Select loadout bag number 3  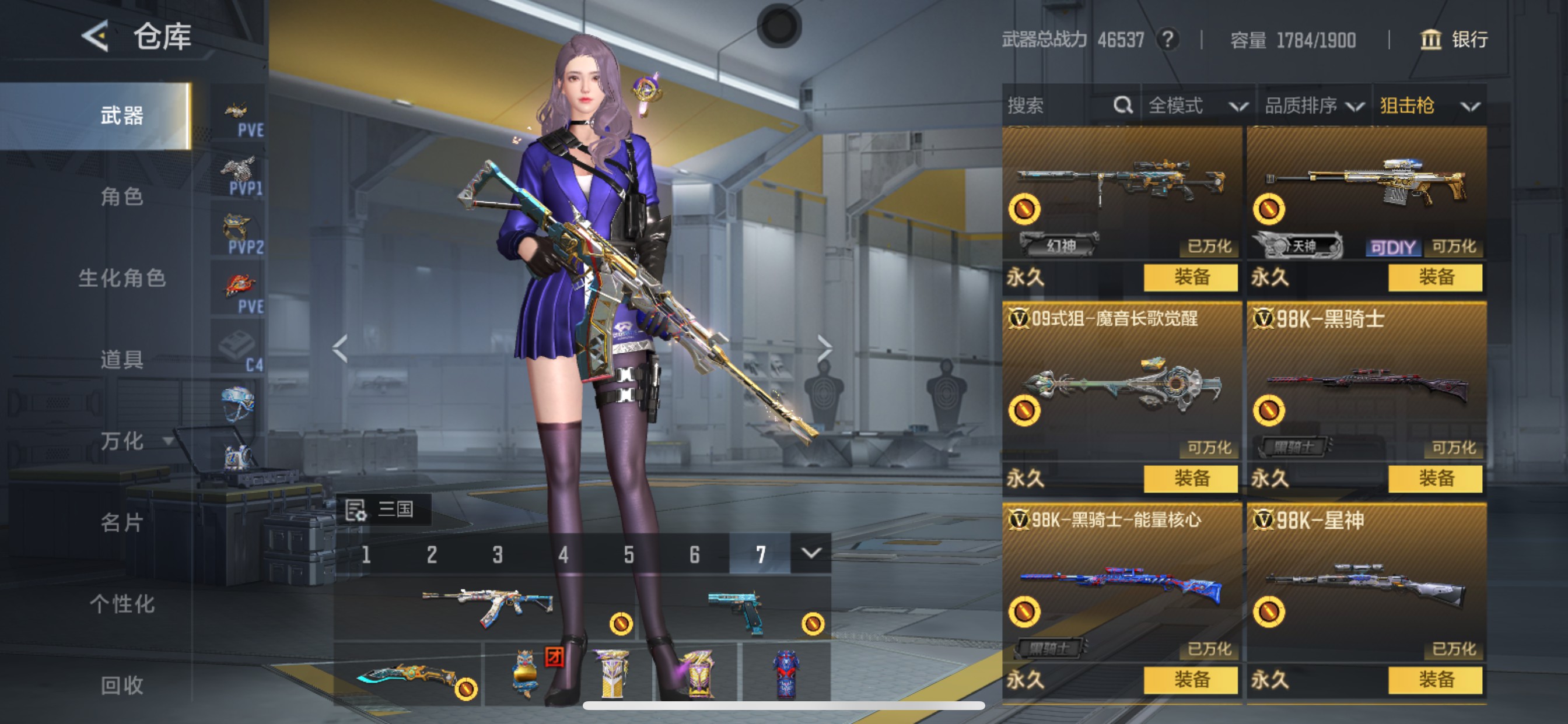click(498, 554)
